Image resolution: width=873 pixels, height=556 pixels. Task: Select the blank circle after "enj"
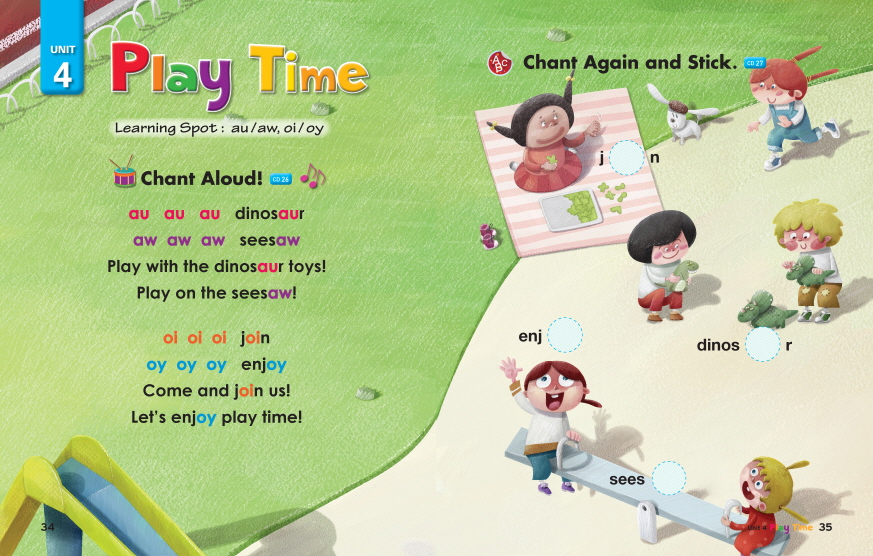[x=565, y=335]
